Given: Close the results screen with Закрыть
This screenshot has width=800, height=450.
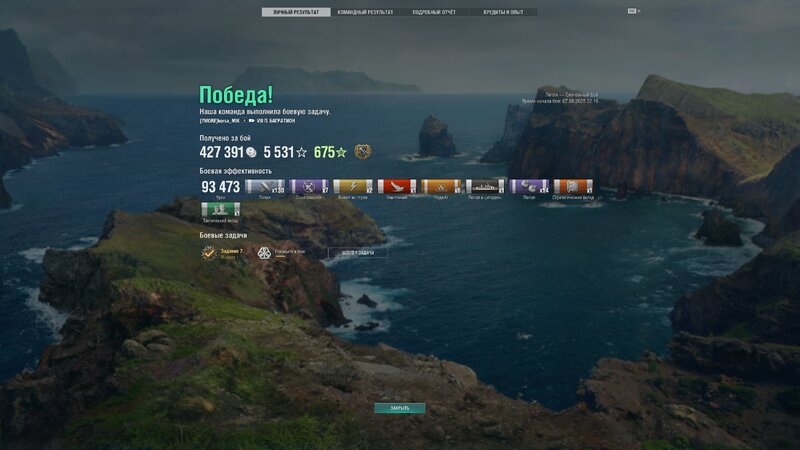Looking at the screenshot, I should coord(400,408).
